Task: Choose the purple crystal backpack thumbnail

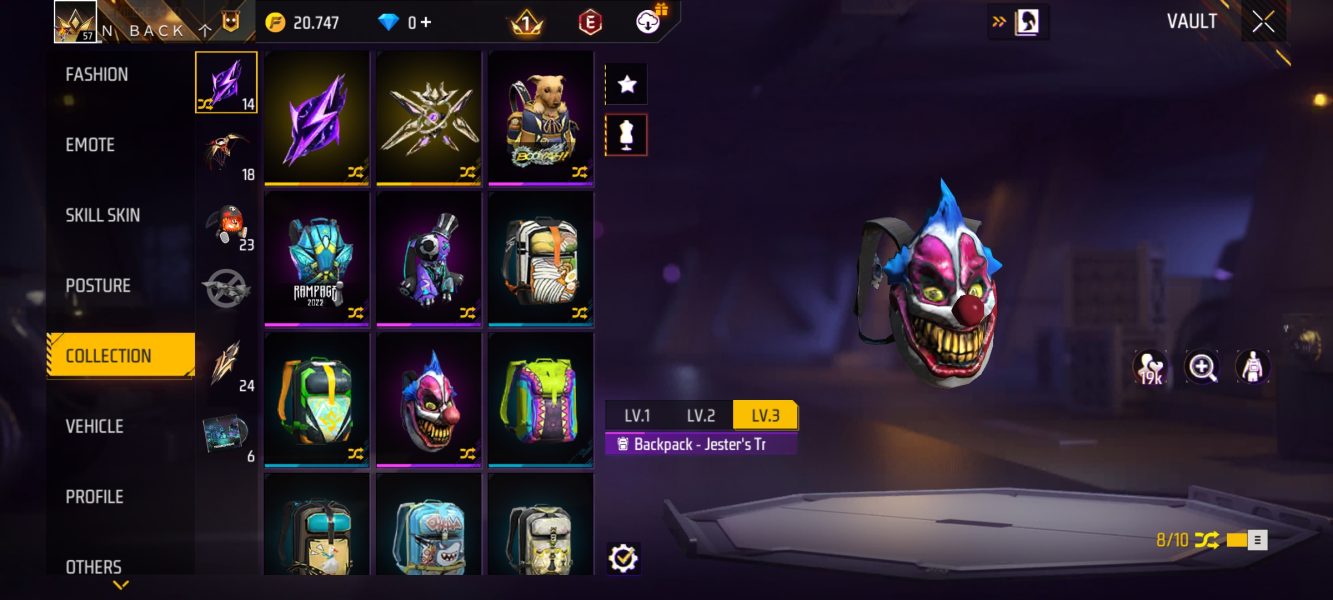Action: click(317, 118)
